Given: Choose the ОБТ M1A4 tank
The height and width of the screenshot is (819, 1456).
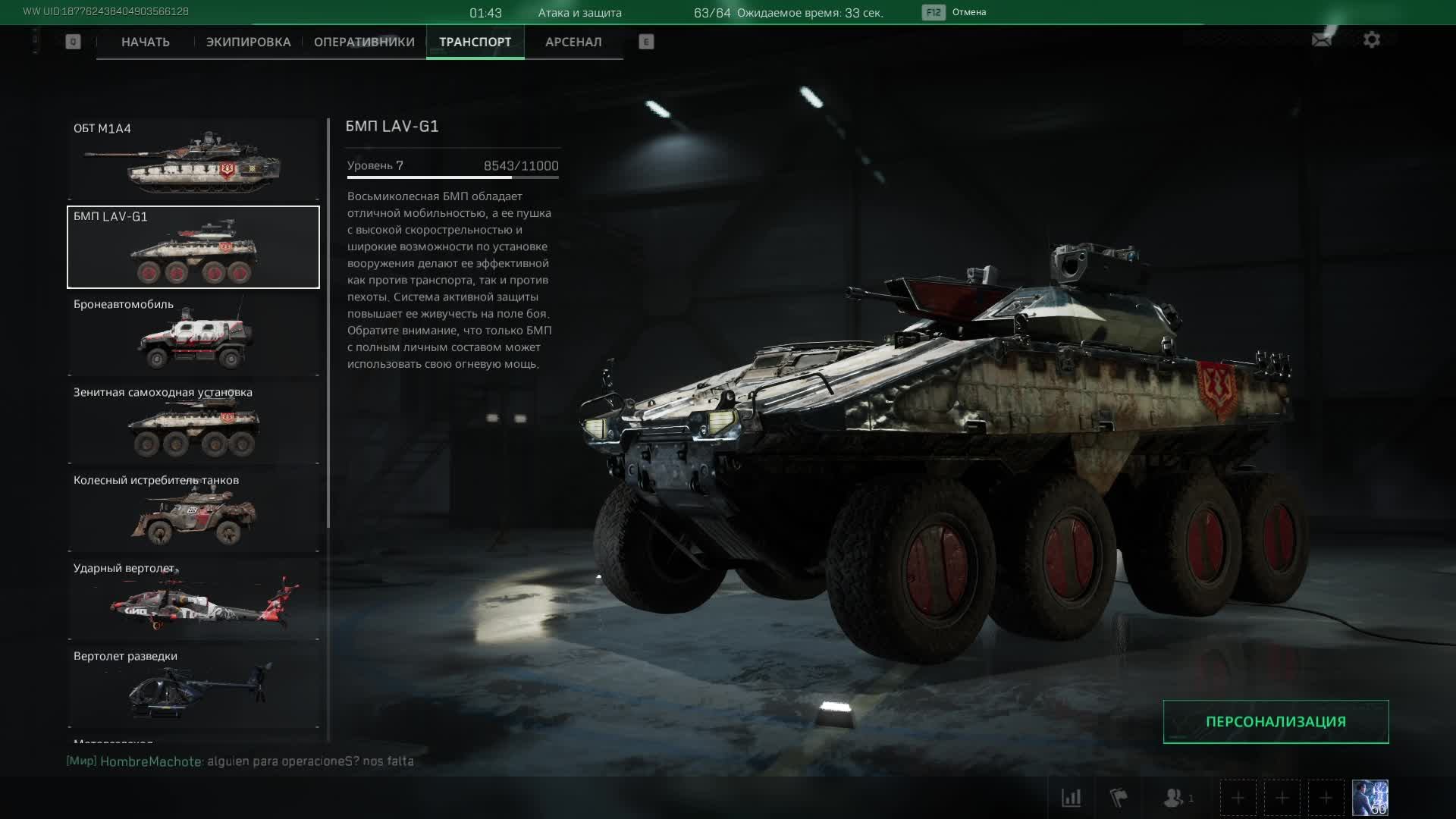Looking at the screenshot, I should 193,159.
